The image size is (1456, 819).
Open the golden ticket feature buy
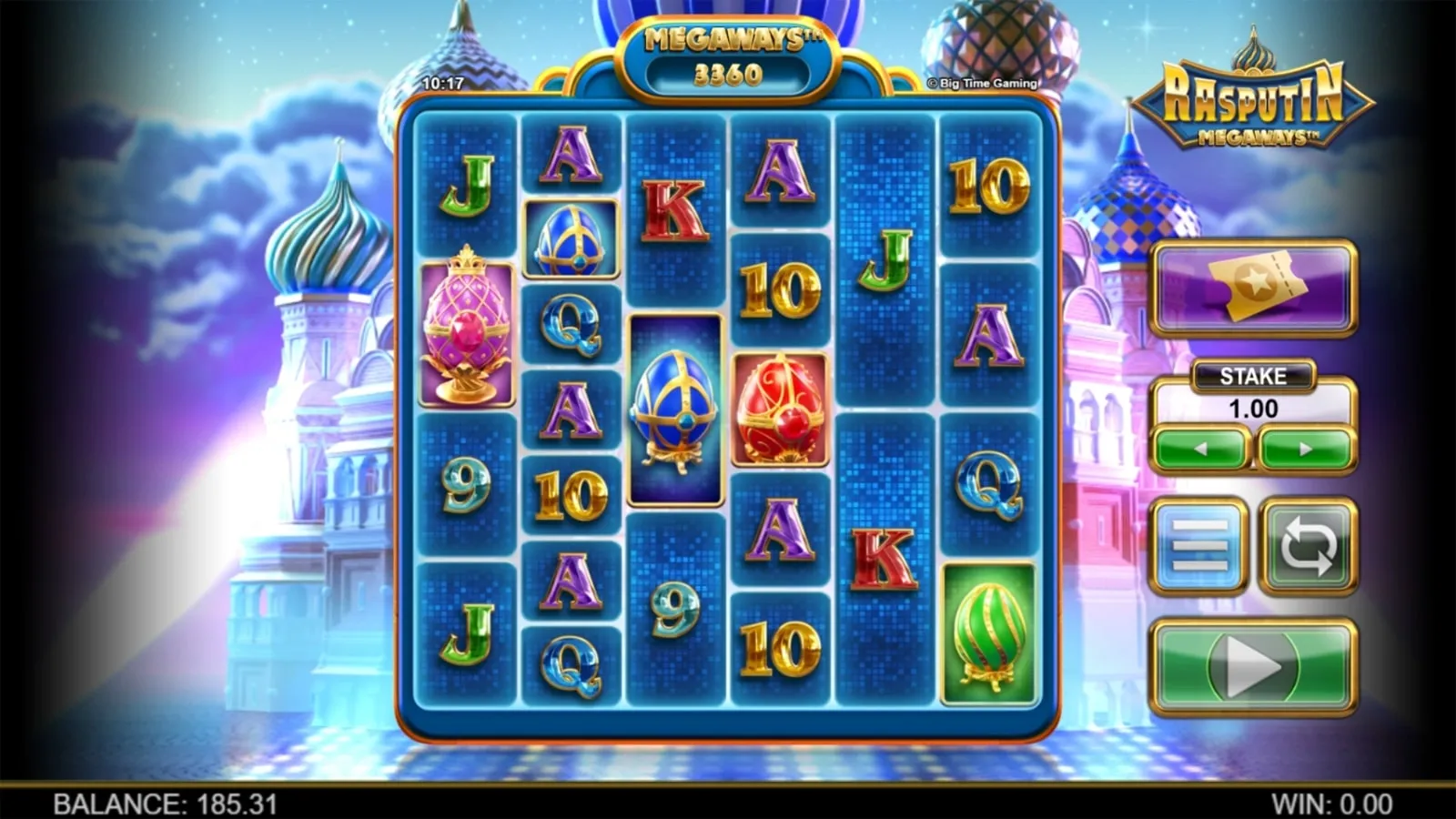point(1253,288)
